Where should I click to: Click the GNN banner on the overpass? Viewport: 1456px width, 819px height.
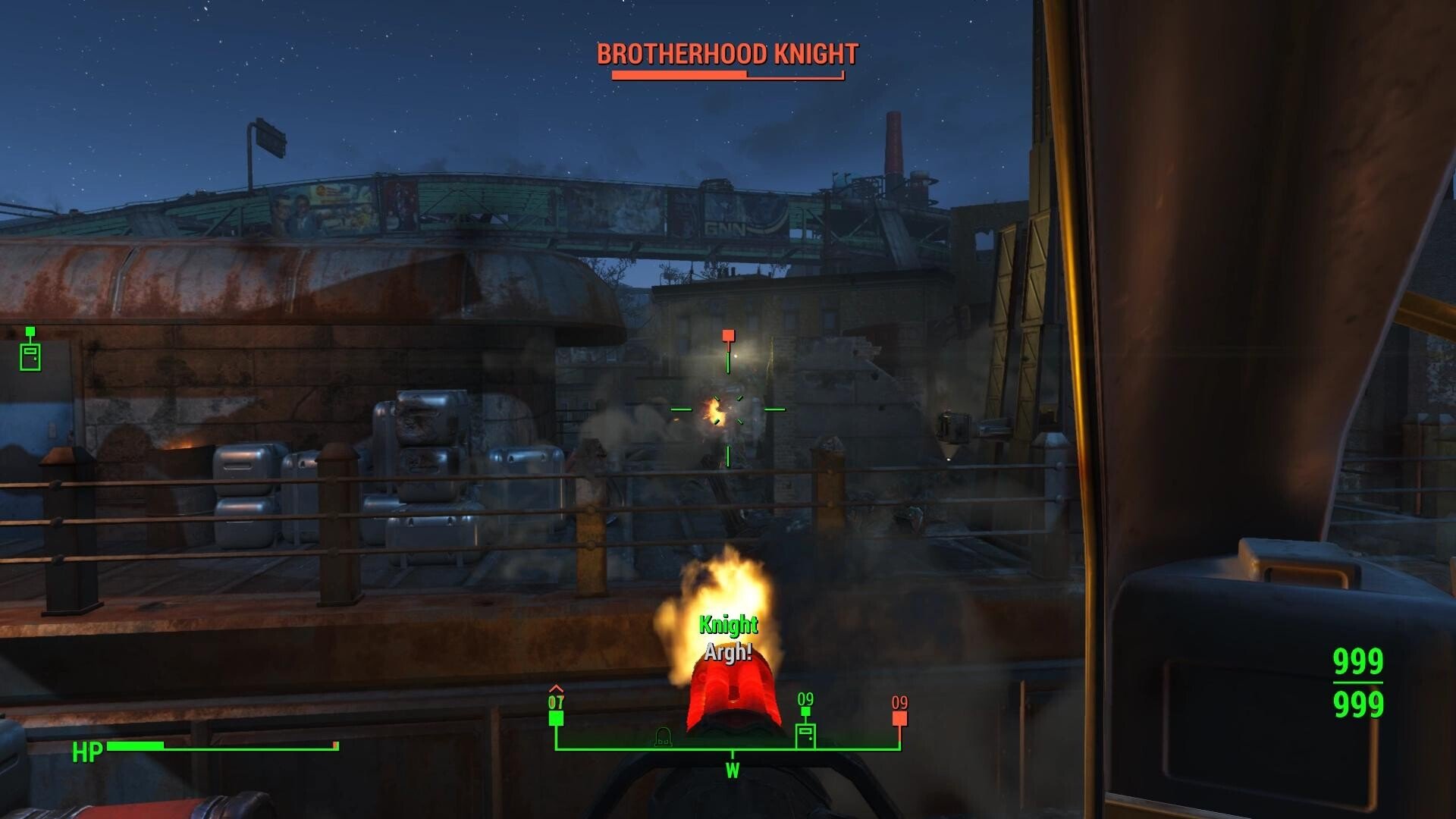pos(728,227)
